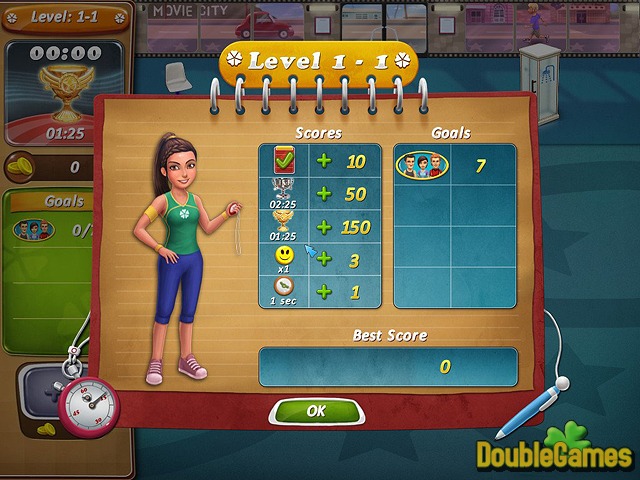
Task: Confirm the level briefing with OK
Action: 316,410
